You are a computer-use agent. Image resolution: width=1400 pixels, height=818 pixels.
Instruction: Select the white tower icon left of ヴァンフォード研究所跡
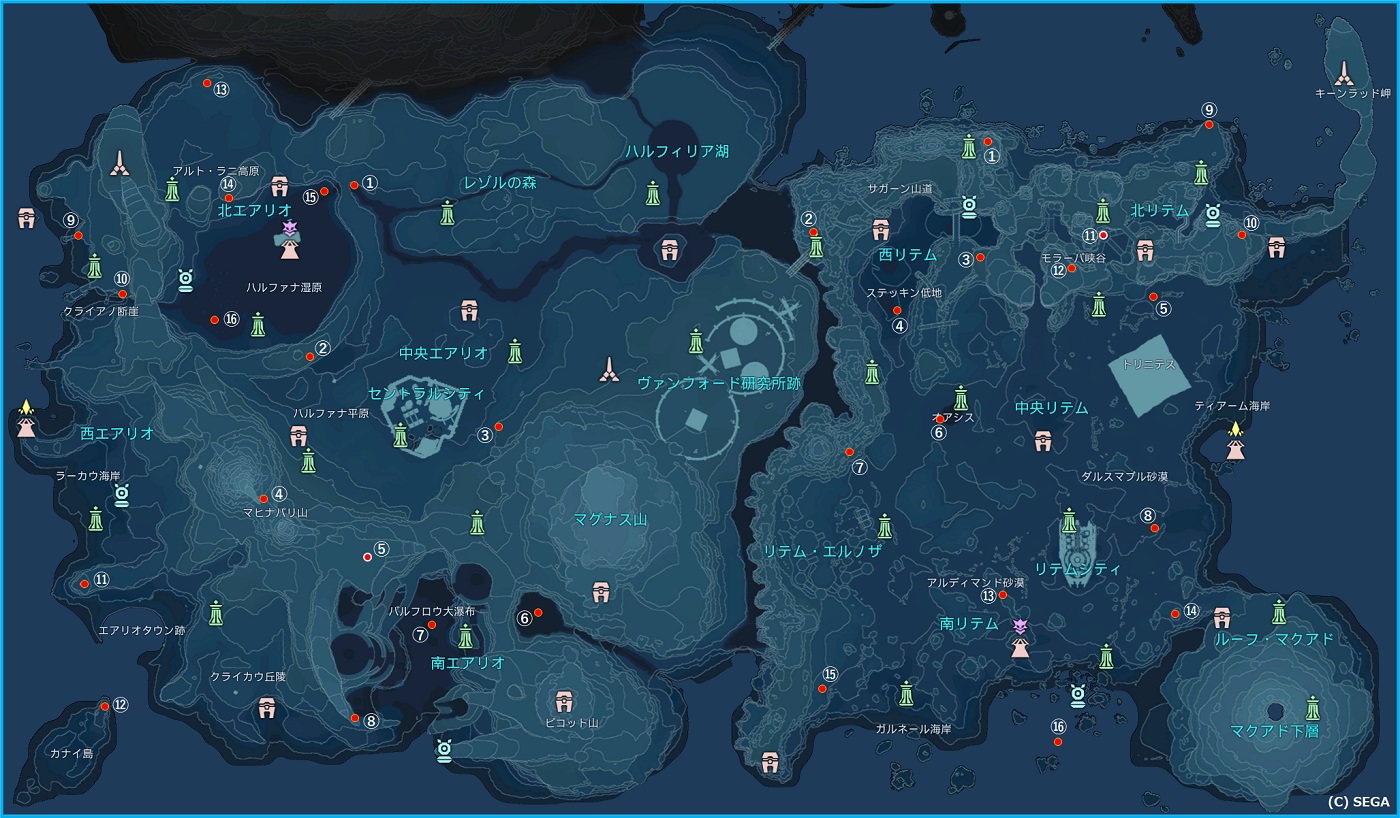[608, 371]
